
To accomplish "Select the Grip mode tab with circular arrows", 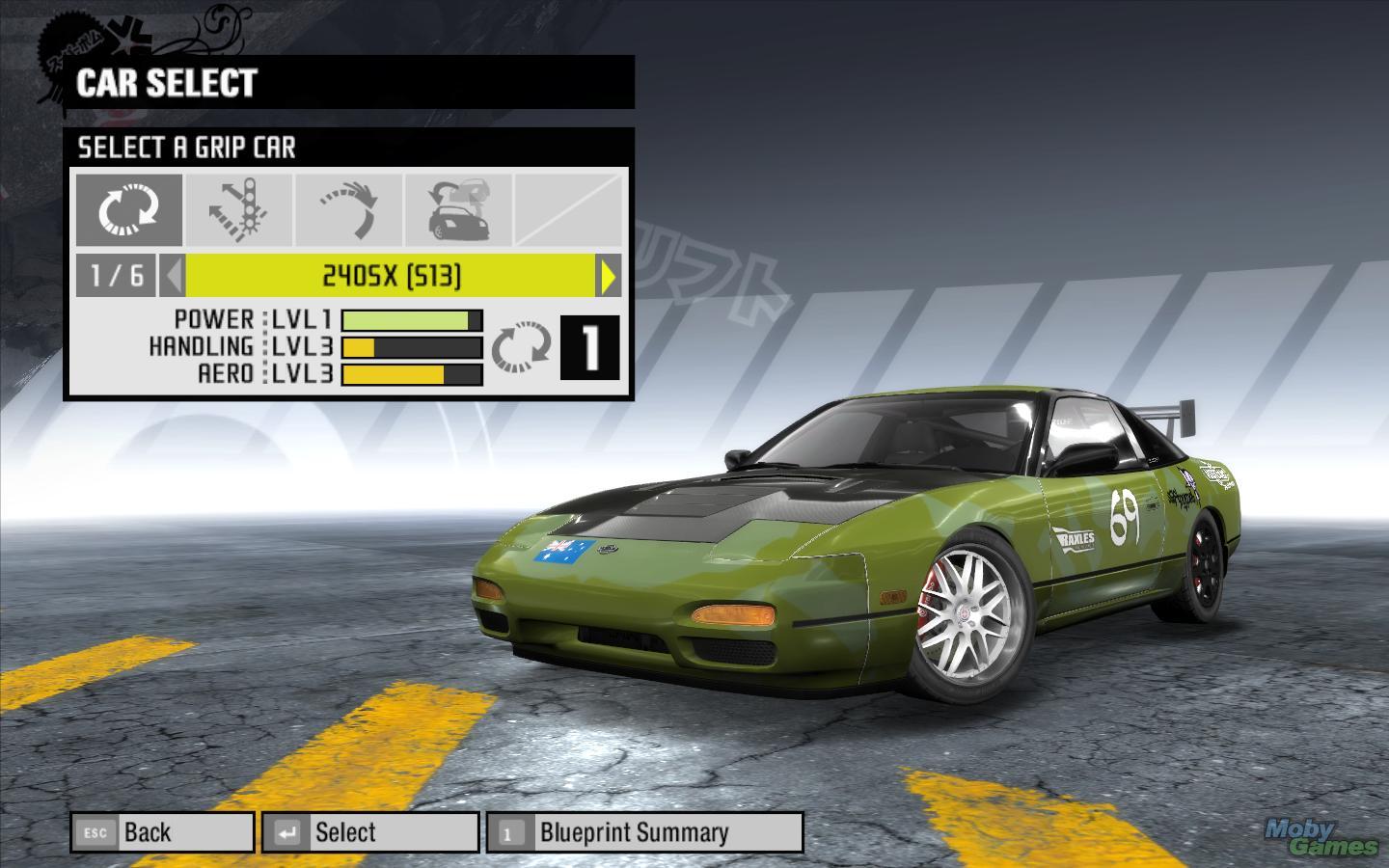I will click(128, 209).
